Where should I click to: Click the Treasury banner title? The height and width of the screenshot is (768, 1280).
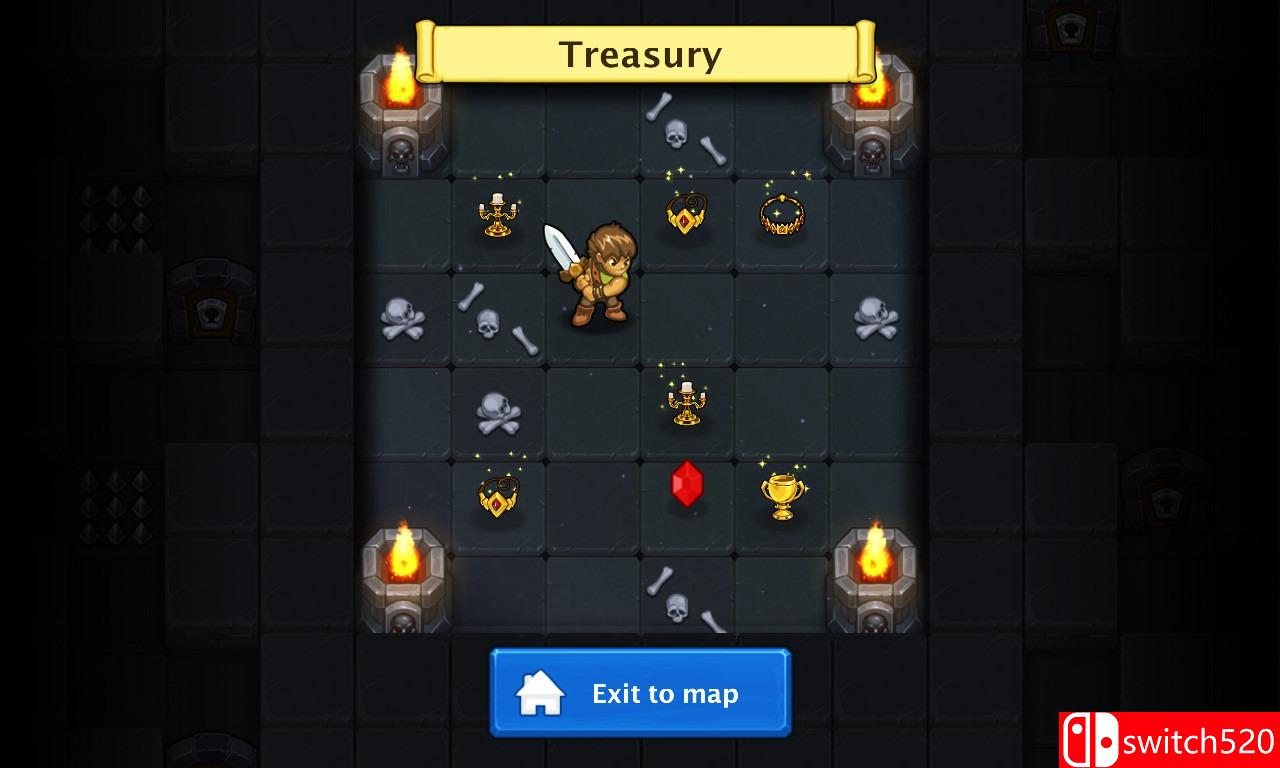click(641, 55)
